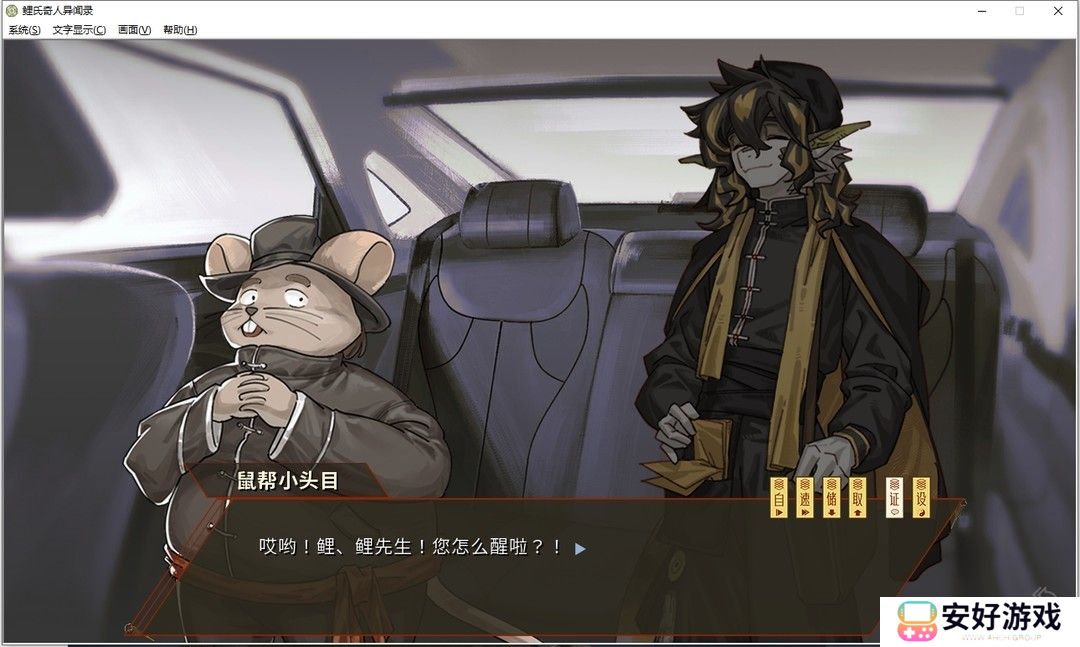Open the save screen via 储

pos(831,497)
